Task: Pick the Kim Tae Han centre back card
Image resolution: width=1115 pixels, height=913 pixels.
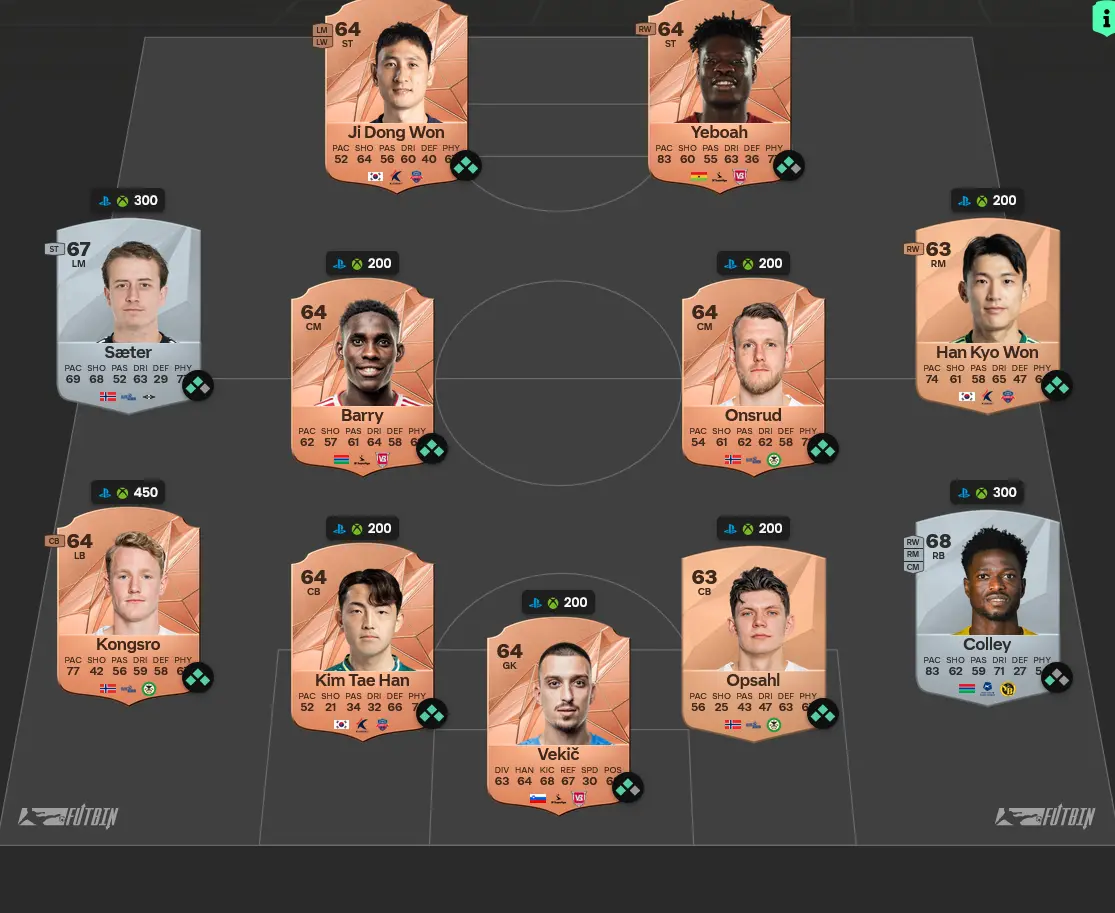Action: click(362, 636)
